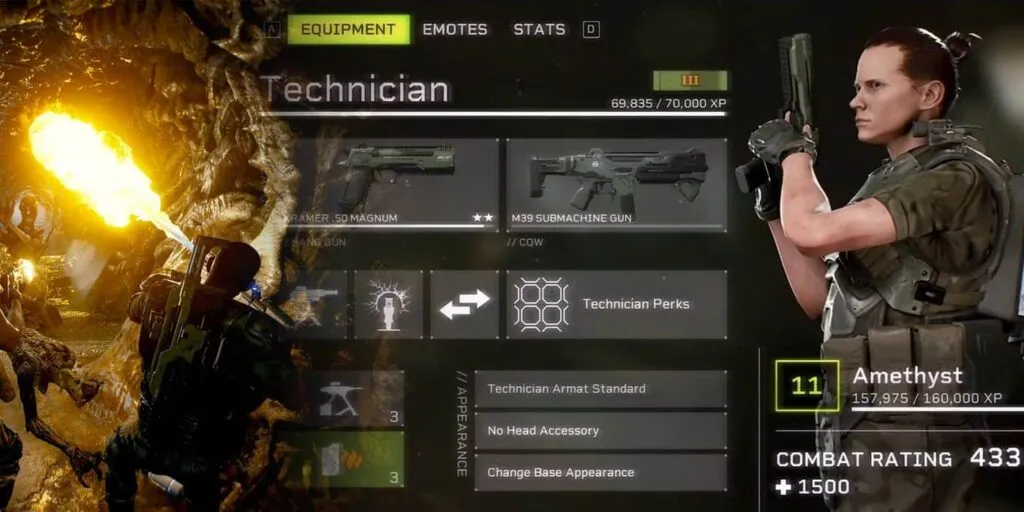The image size is (1024, 512).
Task: Choose Change Base Appearance
Action: (600, 473)
